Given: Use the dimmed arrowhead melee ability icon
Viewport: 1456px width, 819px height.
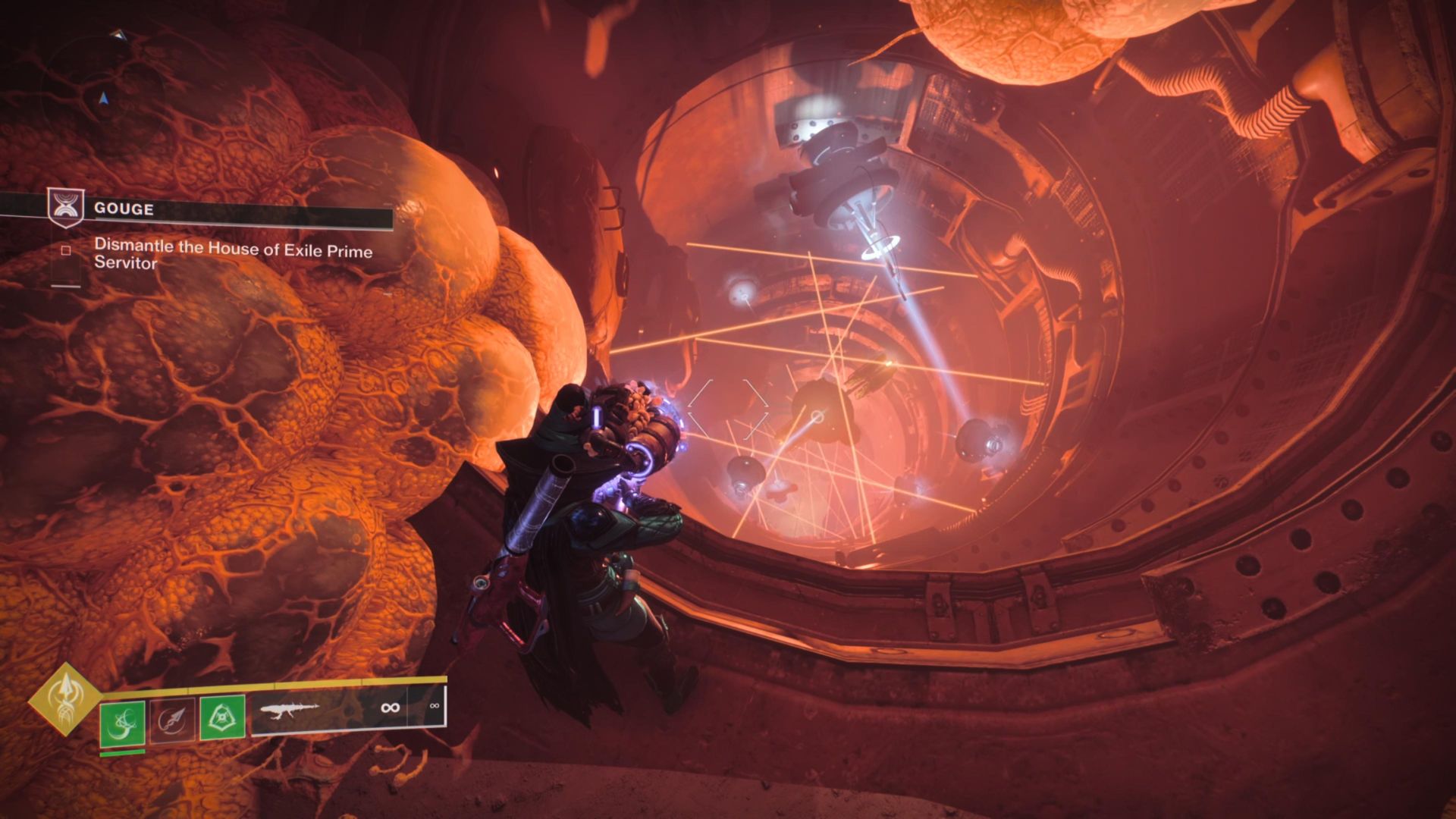Looking at the screenshot, I should (172, 719).
